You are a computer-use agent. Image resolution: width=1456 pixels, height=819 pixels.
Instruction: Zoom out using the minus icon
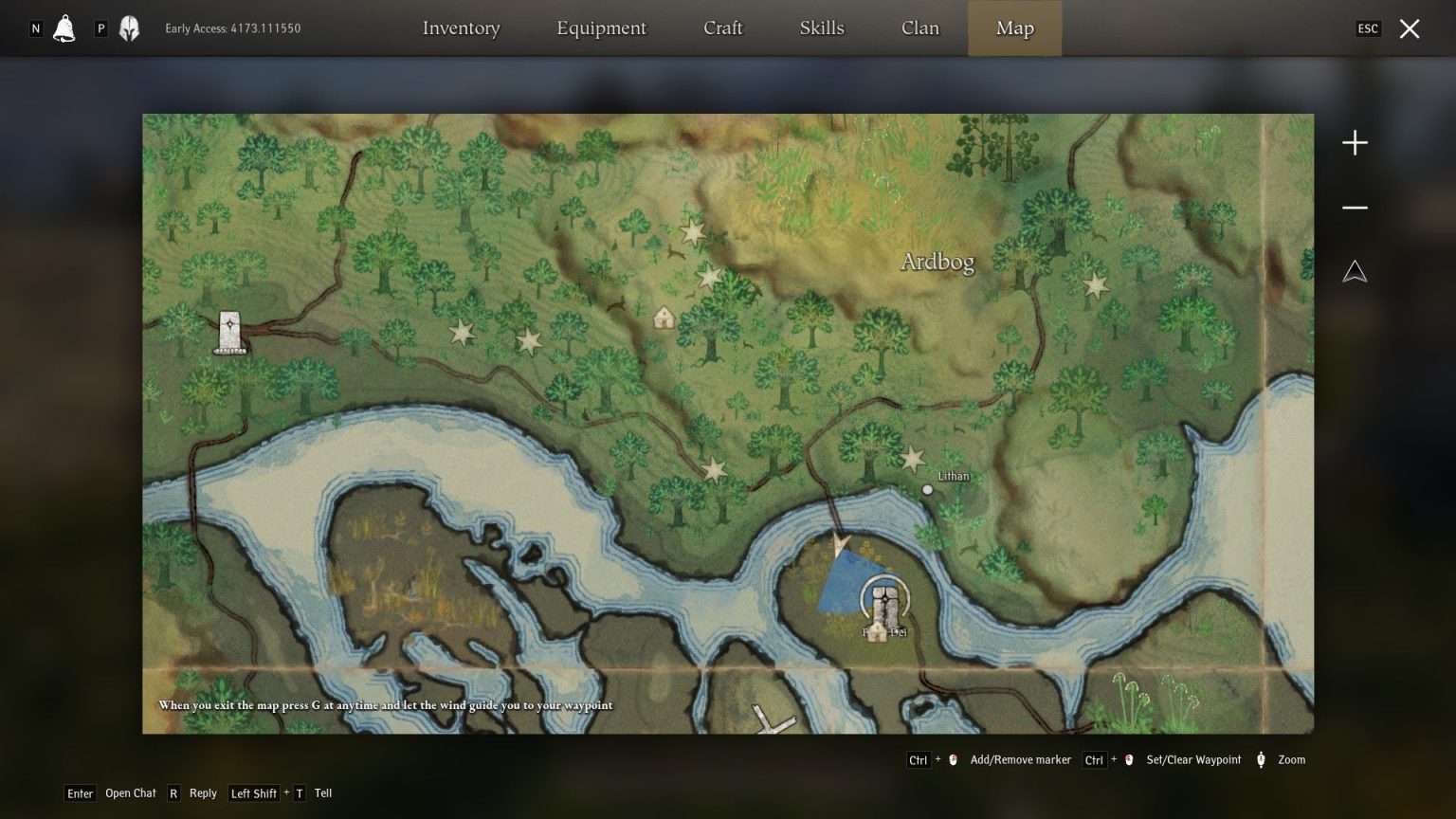[x=1355, y=207]
